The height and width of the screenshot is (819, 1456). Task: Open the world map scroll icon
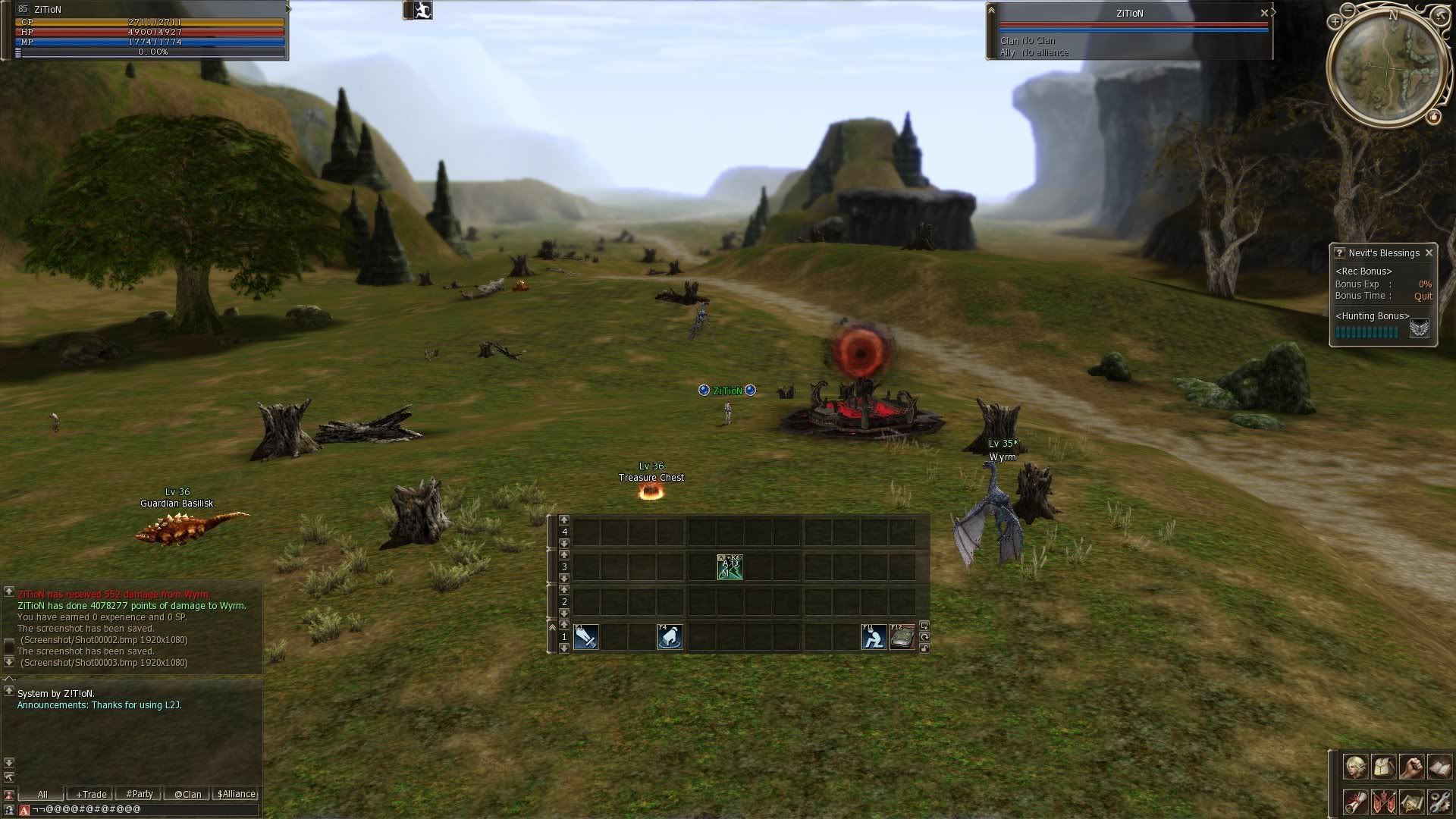point(1411,802)
